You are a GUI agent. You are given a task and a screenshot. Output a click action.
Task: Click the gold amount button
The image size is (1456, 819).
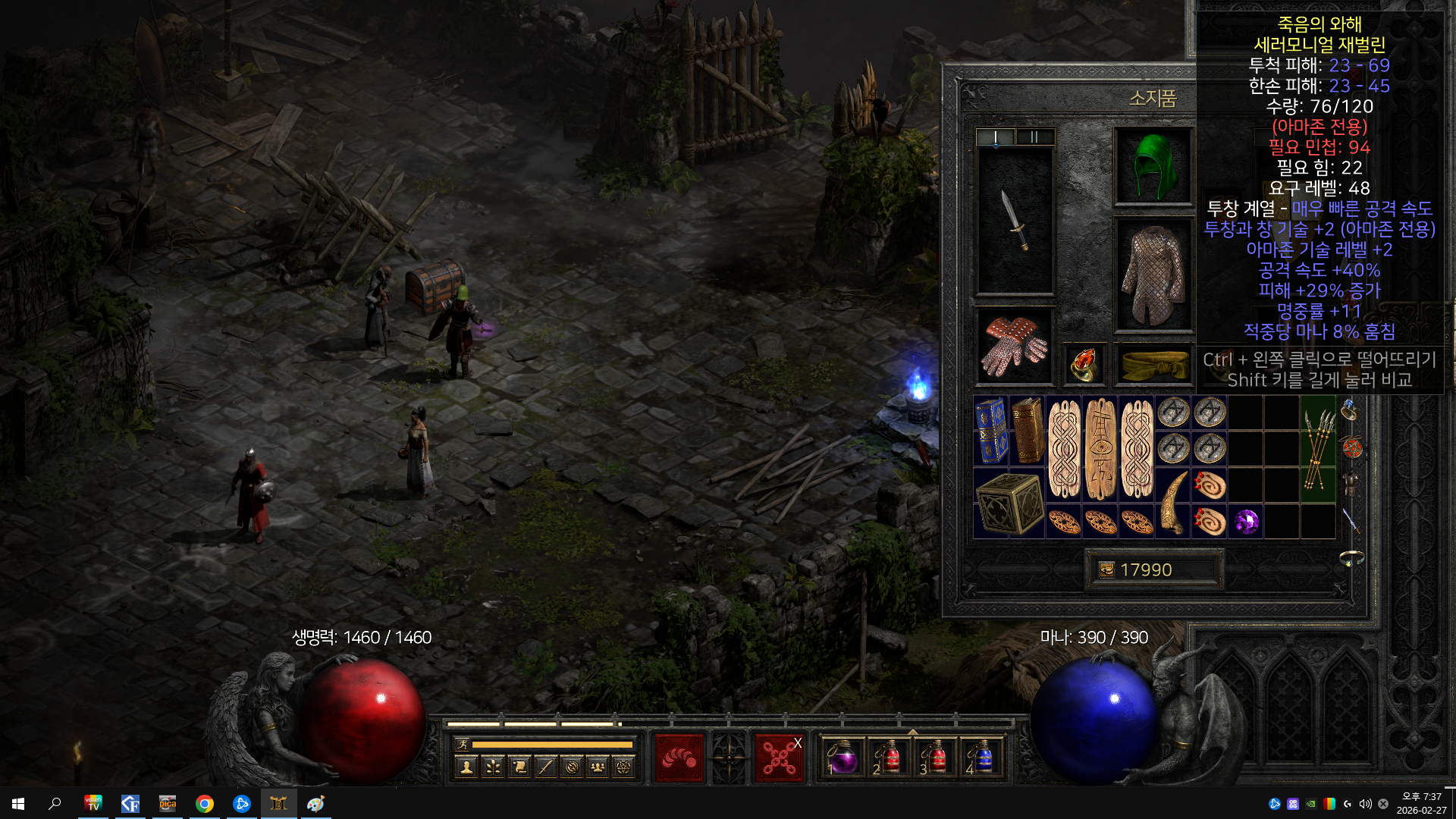tap(1153, 570)
